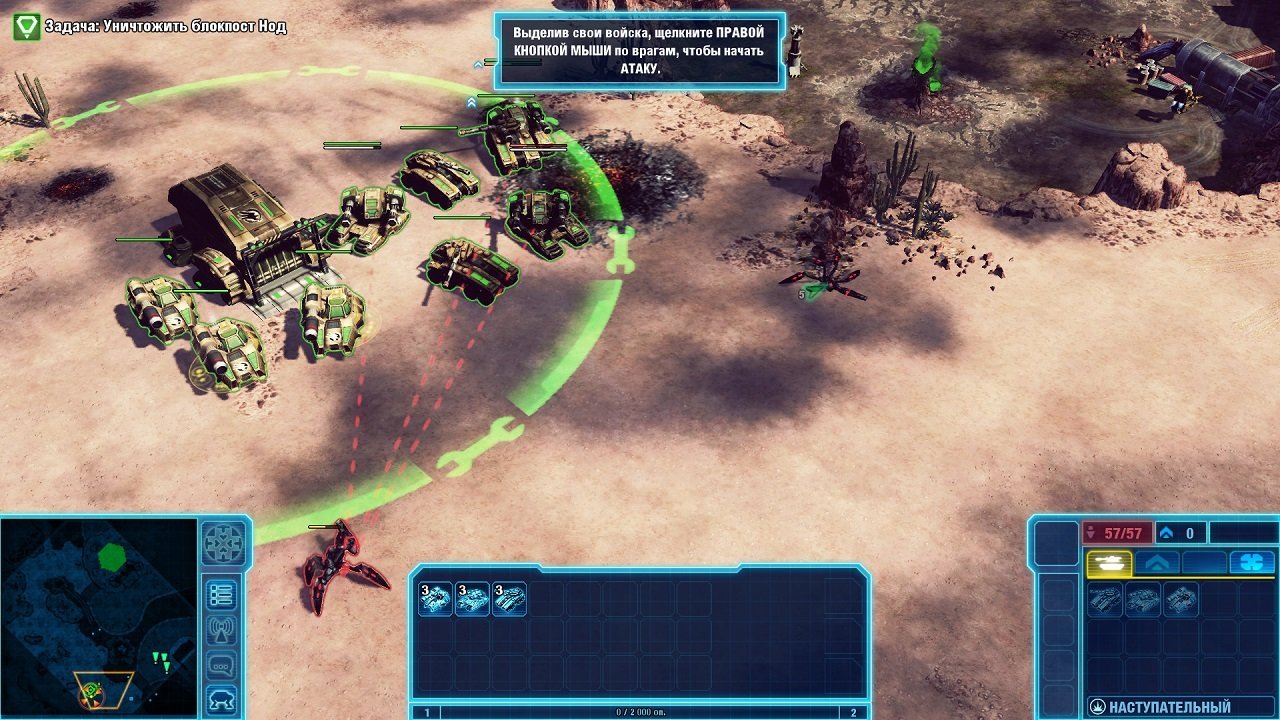
Task: Open the blank production category tab
Action: (x=1203, y=563)
